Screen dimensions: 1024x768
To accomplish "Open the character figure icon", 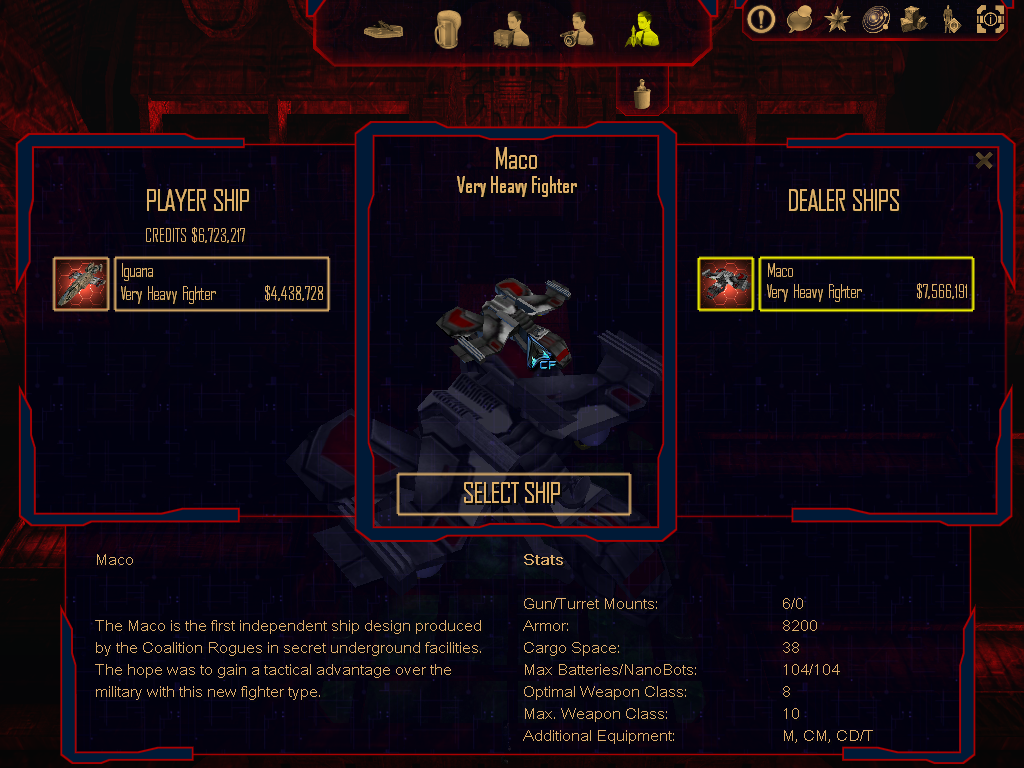I will pos(950,18).
